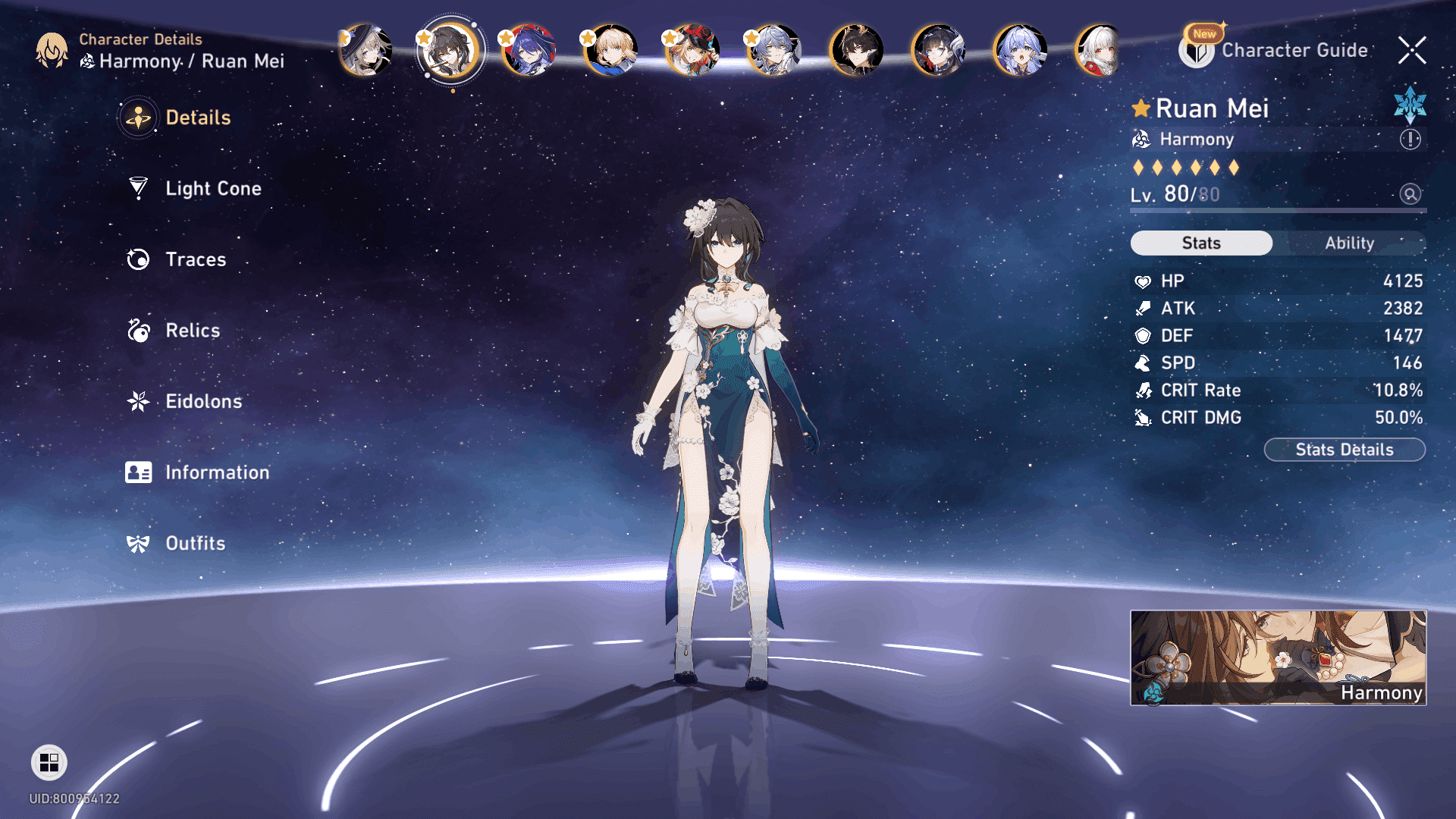
Task: View the Eidolons screen
Action: pyautogui.click(x=203, y=402)
